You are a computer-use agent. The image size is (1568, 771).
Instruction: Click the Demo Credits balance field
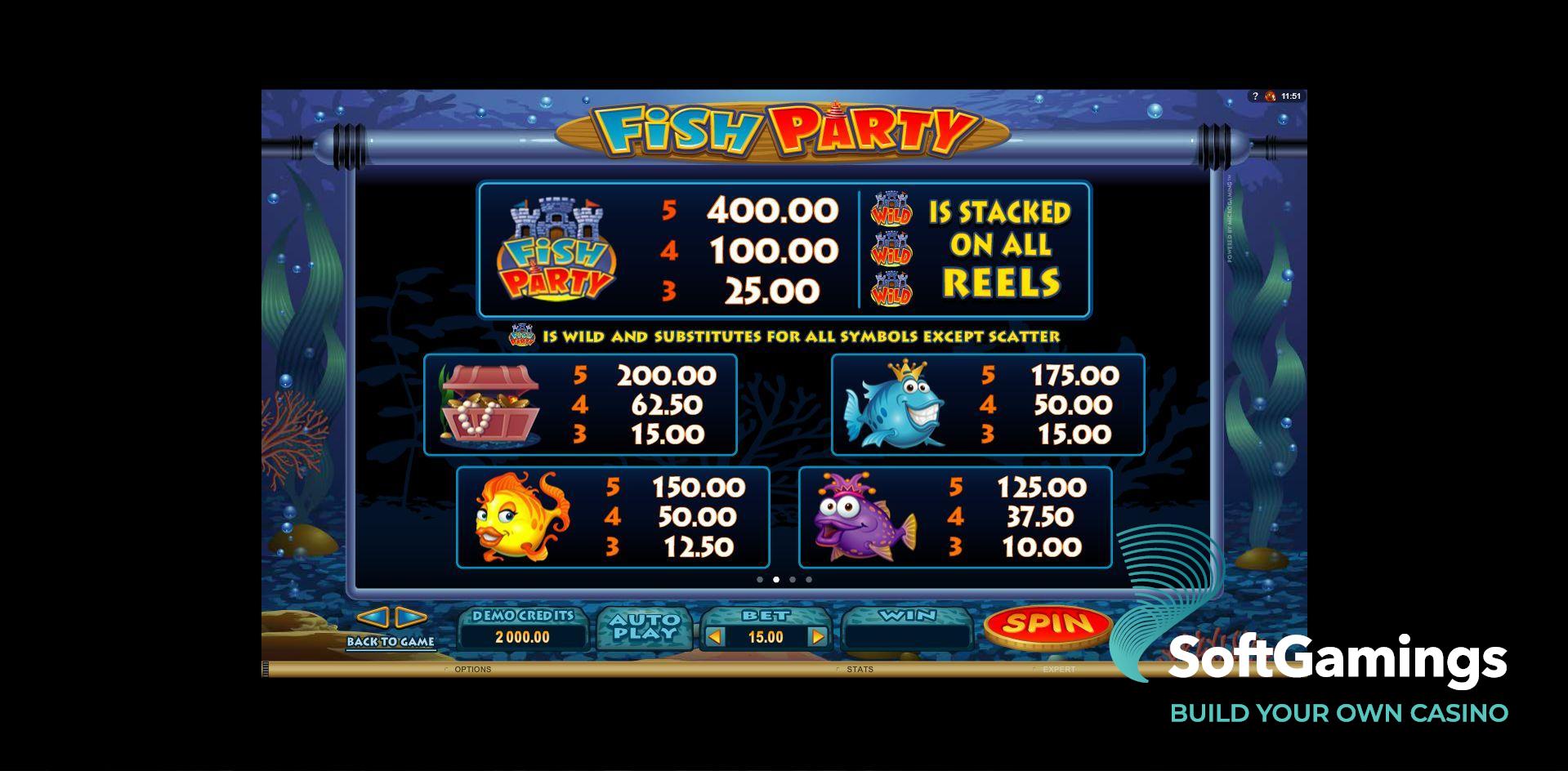[523, 638]
